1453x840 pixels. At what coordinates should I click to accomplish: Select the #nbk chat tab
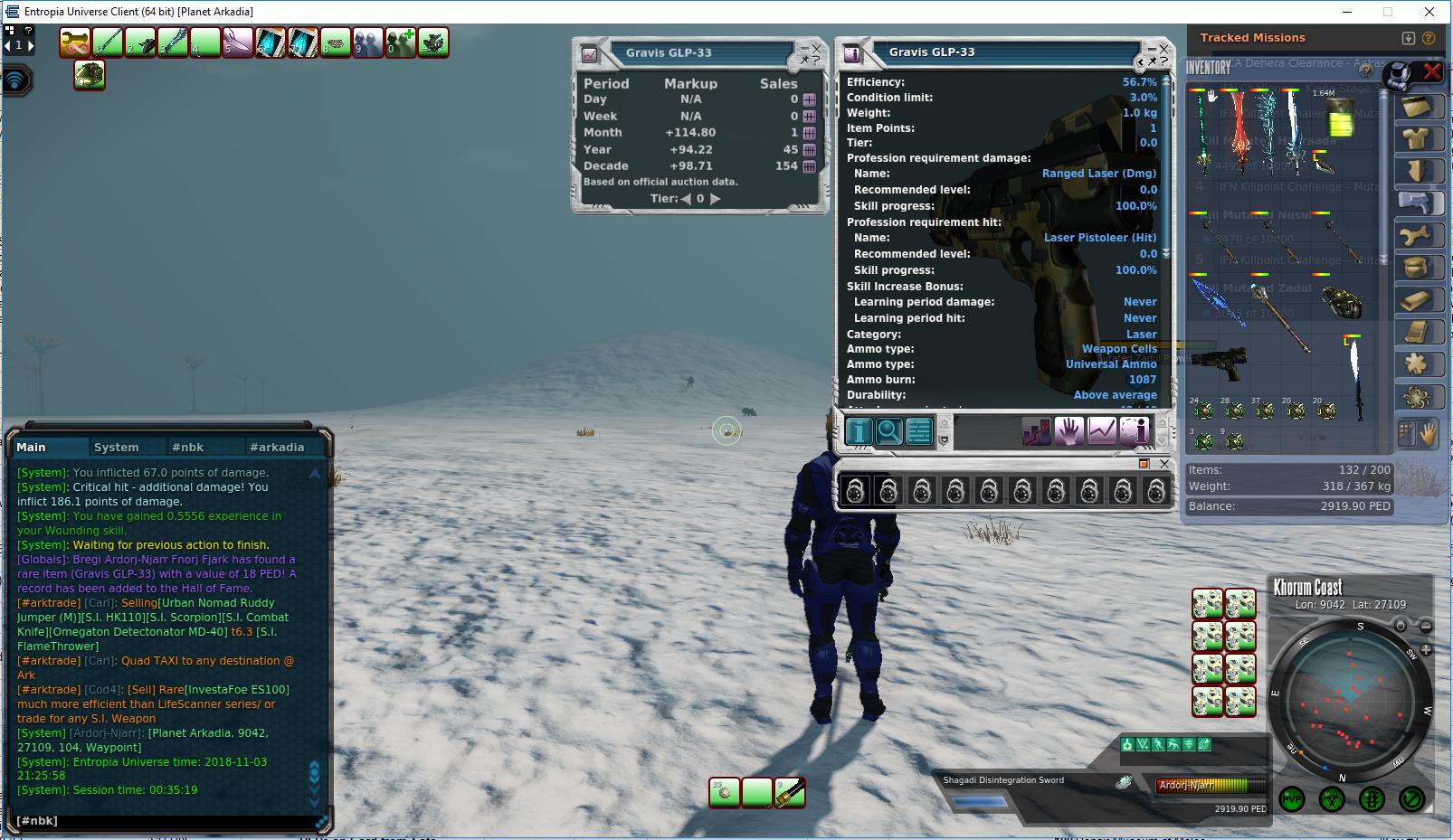pyautogui.click(x=187, y=447)
